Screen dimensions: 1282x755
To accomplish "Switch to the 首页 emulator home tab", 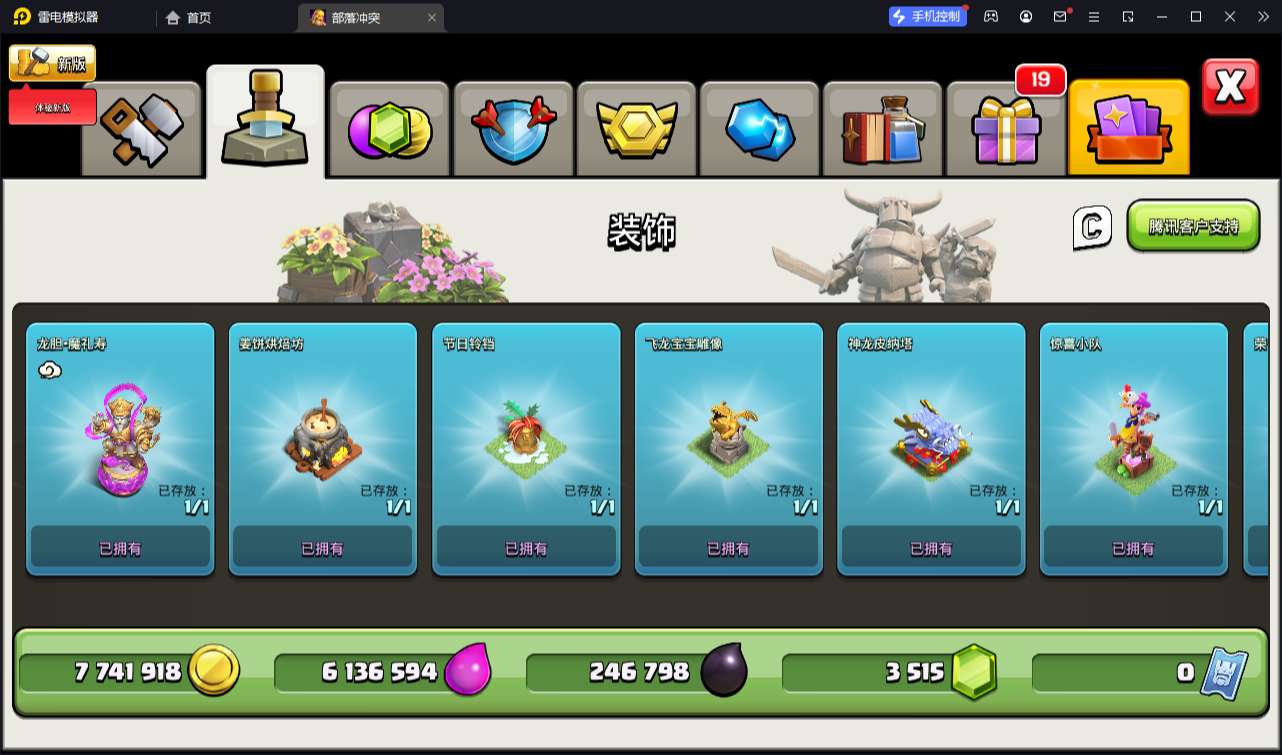I will [x=189, y=17].
